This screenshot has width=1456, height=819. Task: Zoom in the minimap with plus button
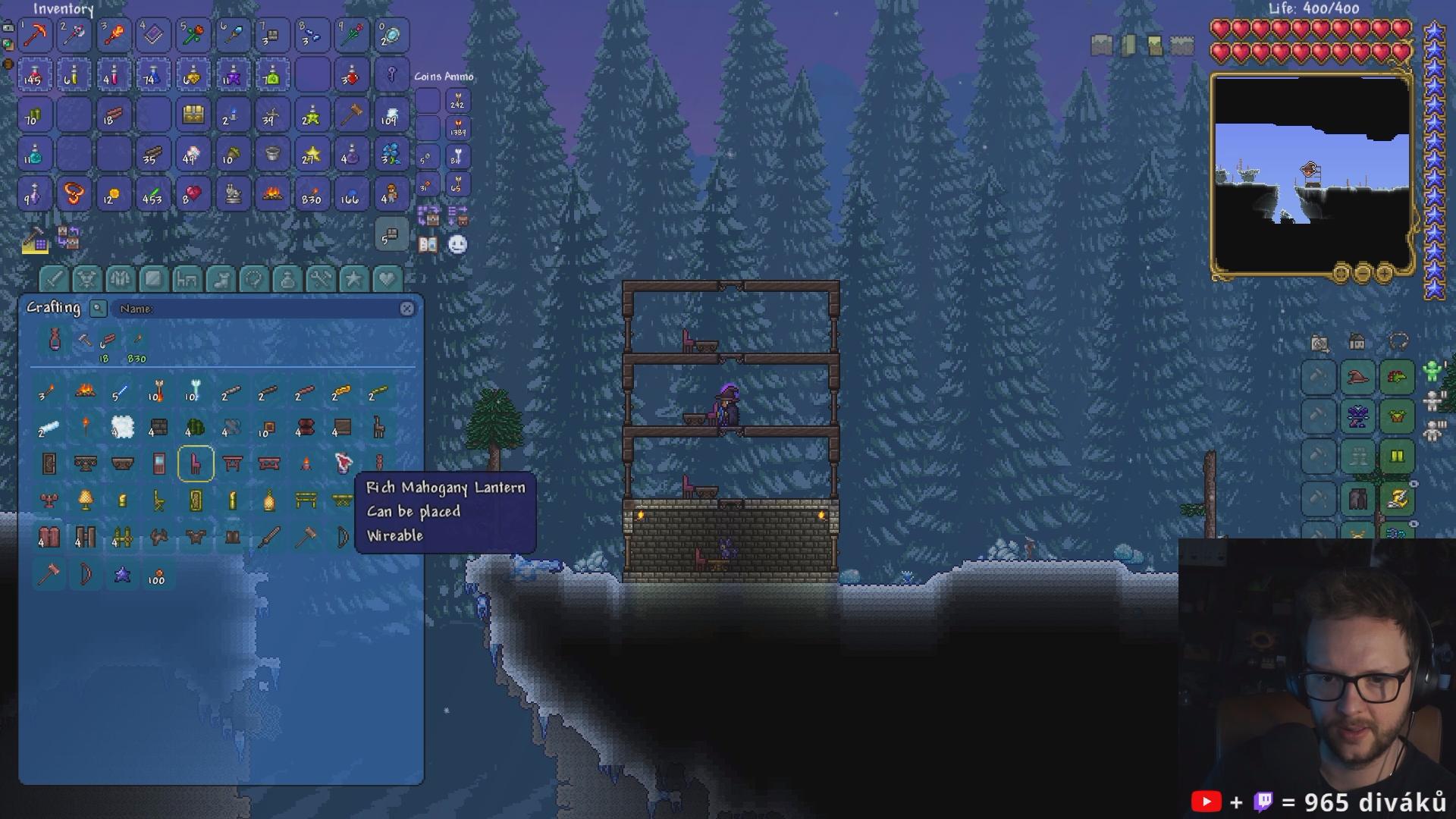1384,272
